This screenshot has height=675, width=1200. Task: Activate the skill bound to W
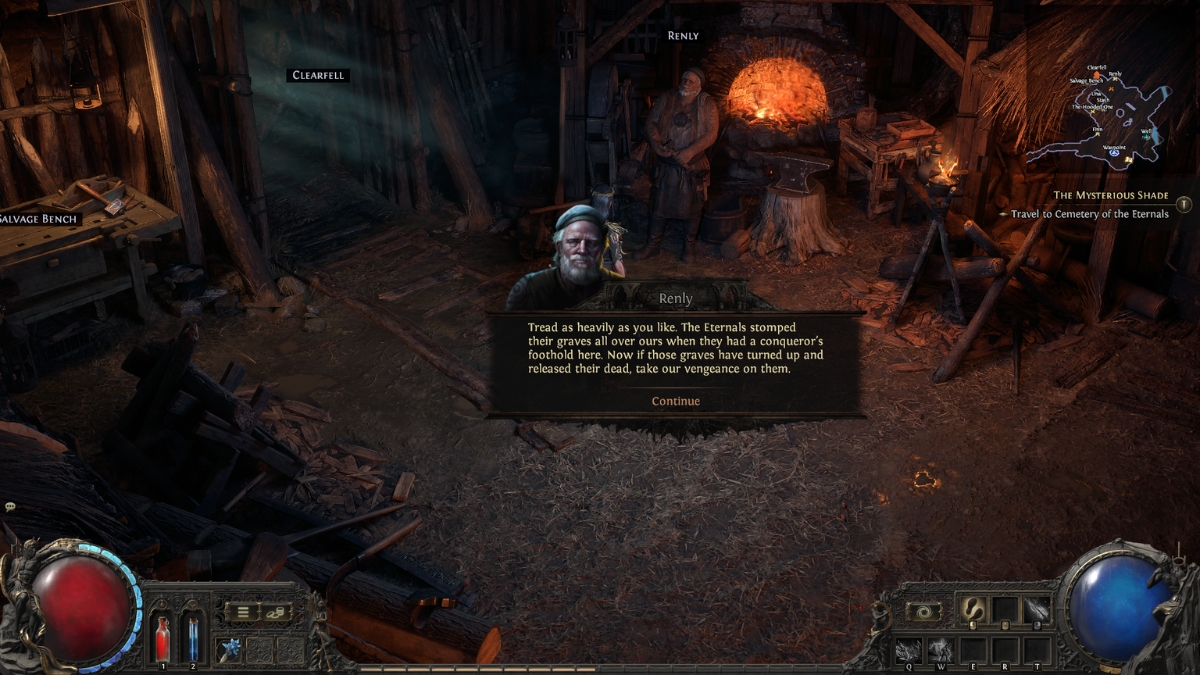[x=943, y=650]
